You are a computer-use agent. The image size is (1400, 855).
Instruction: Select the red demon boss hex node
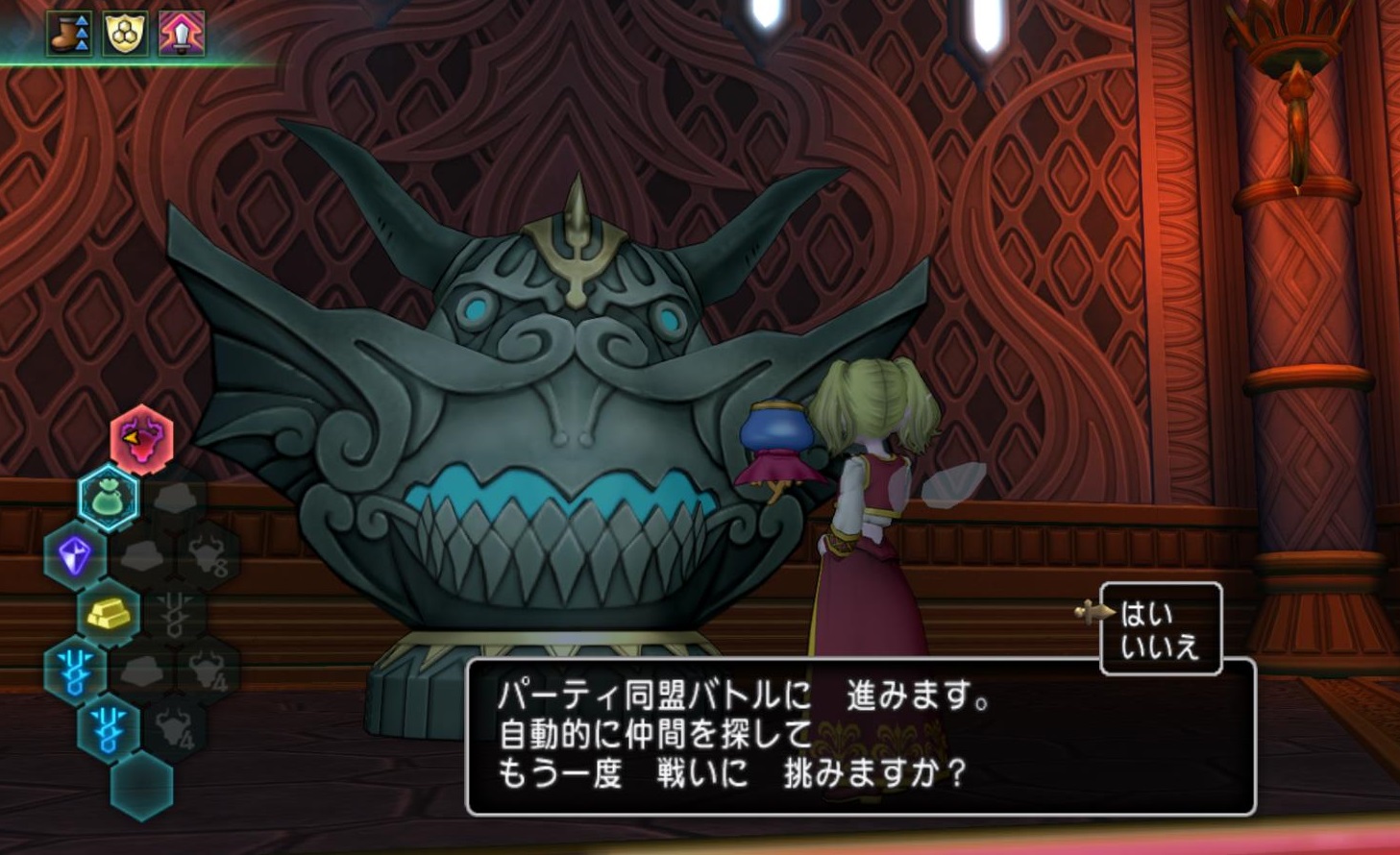141,440
